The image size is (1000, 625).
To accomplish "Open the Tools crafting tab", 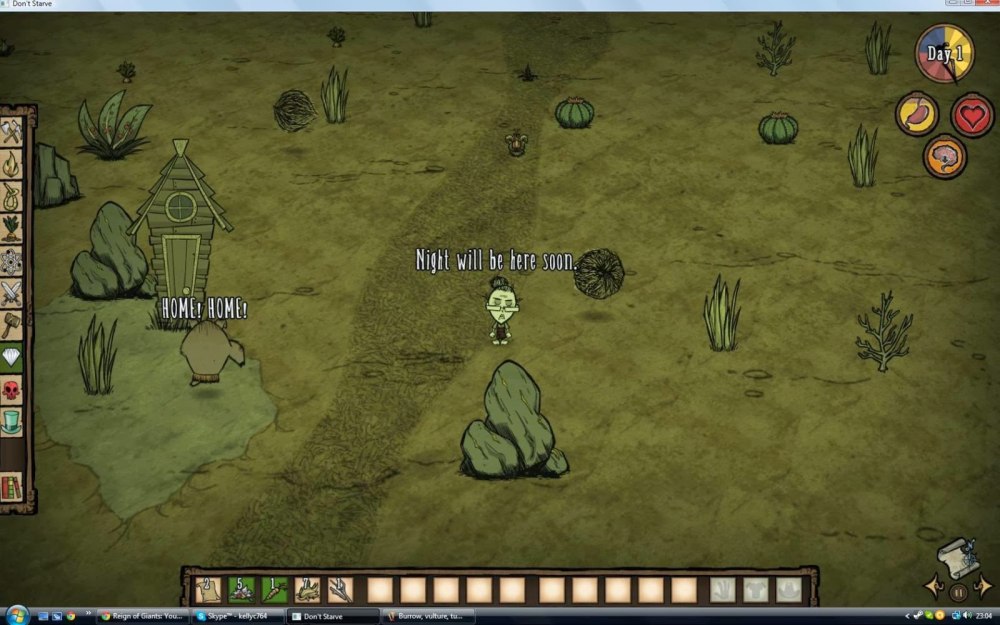I will tap(12, 130).
